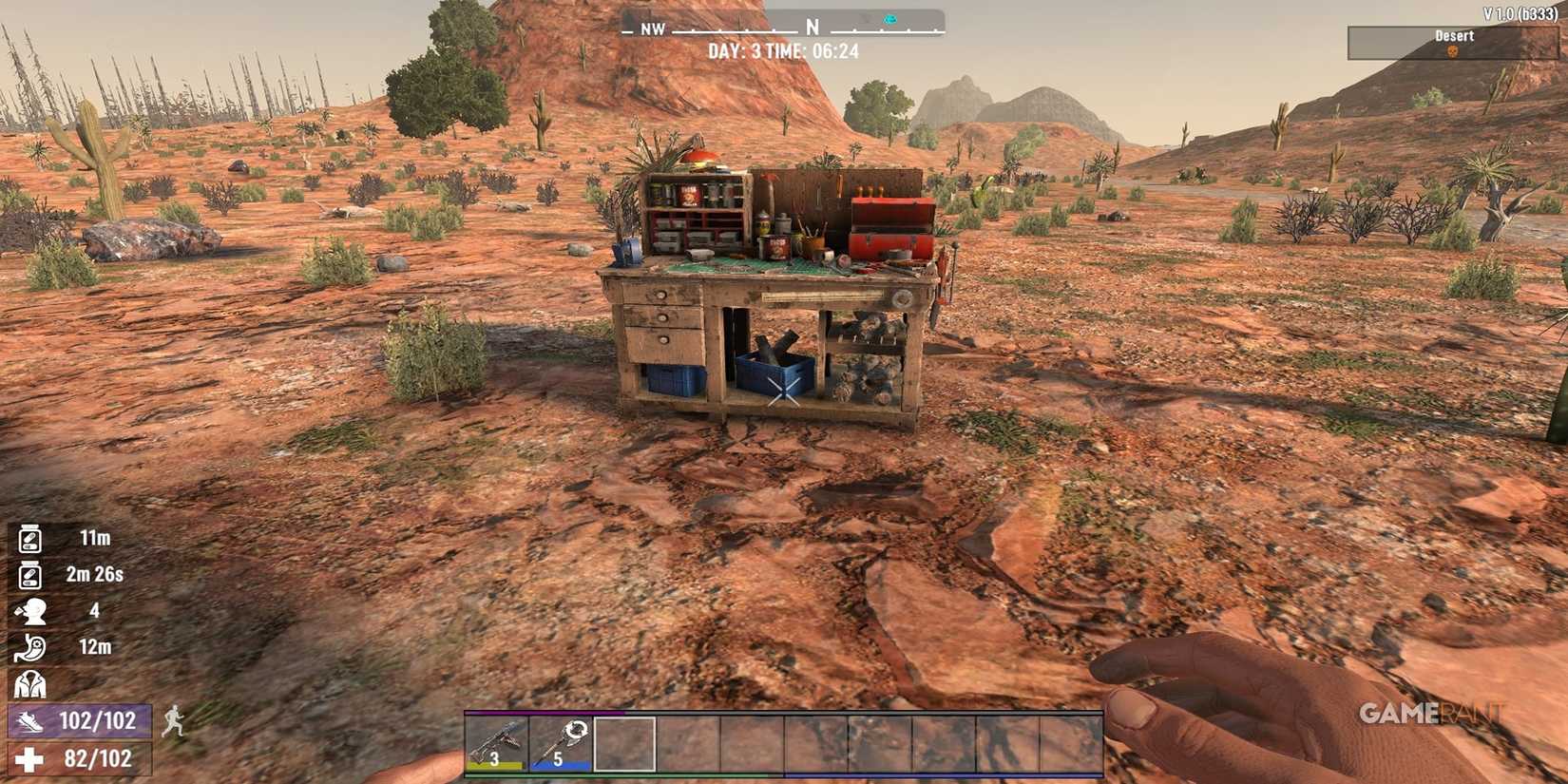Select the drug buff pill bottle icon

pyautogui.click(x=29, y=537)
